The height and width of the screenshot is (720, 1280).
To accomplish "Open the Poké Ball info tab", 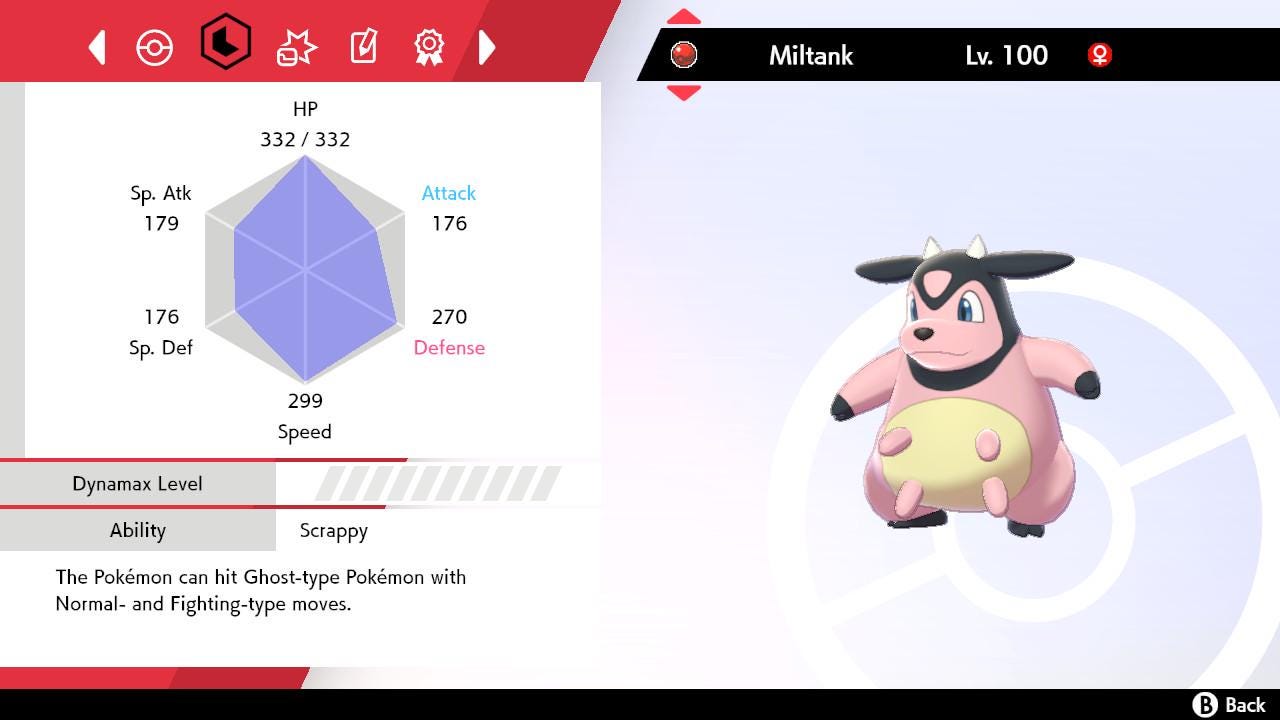I will [x=155, y=47].
